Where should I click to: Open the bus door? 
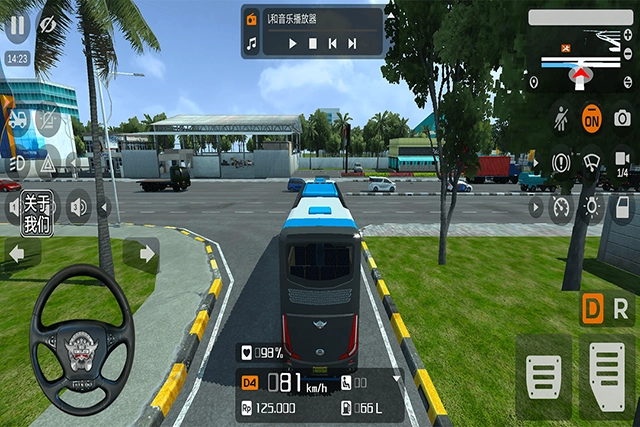pos(621,207)
